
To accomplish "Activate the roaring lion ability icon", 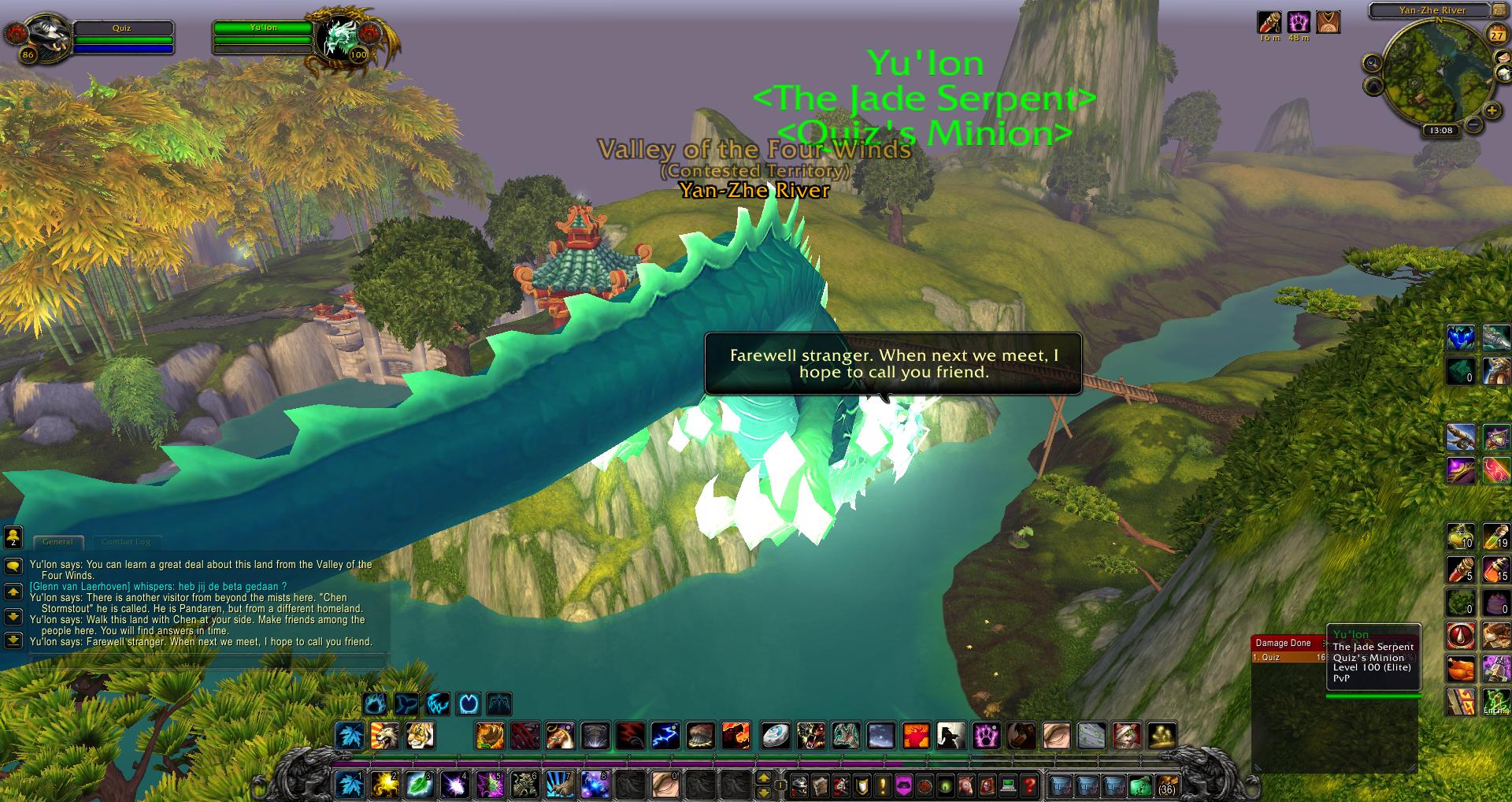I will click(x=385, y=736).
